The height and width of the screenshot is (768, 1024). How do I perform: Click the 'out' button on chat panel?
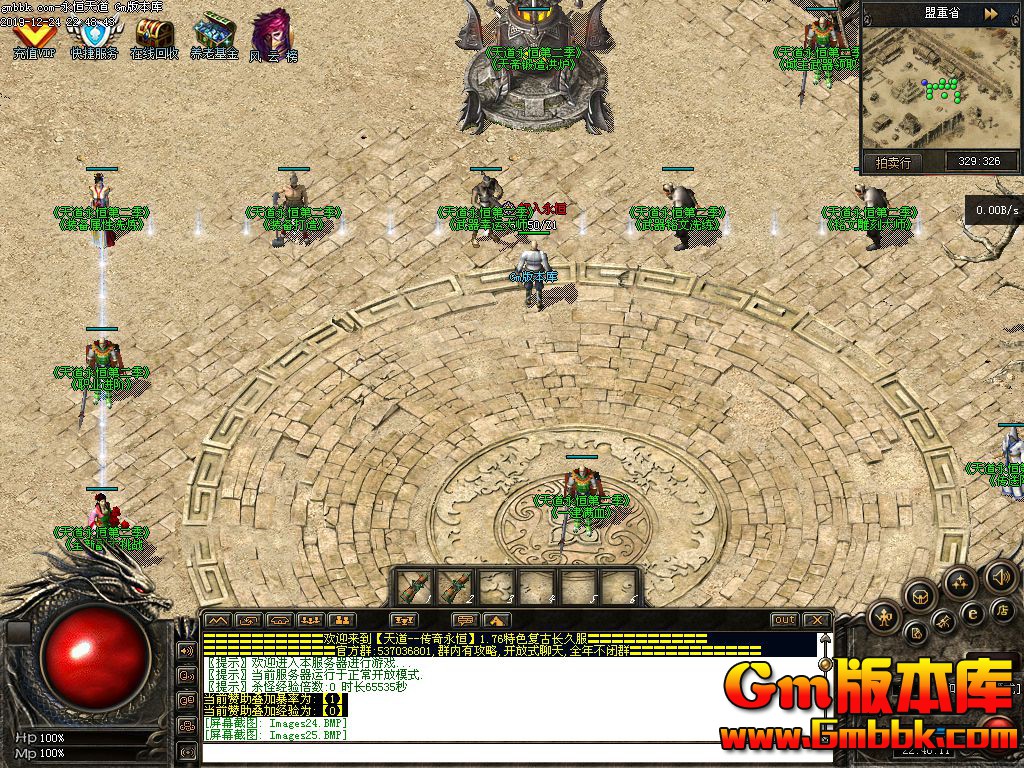pos(784,621)
